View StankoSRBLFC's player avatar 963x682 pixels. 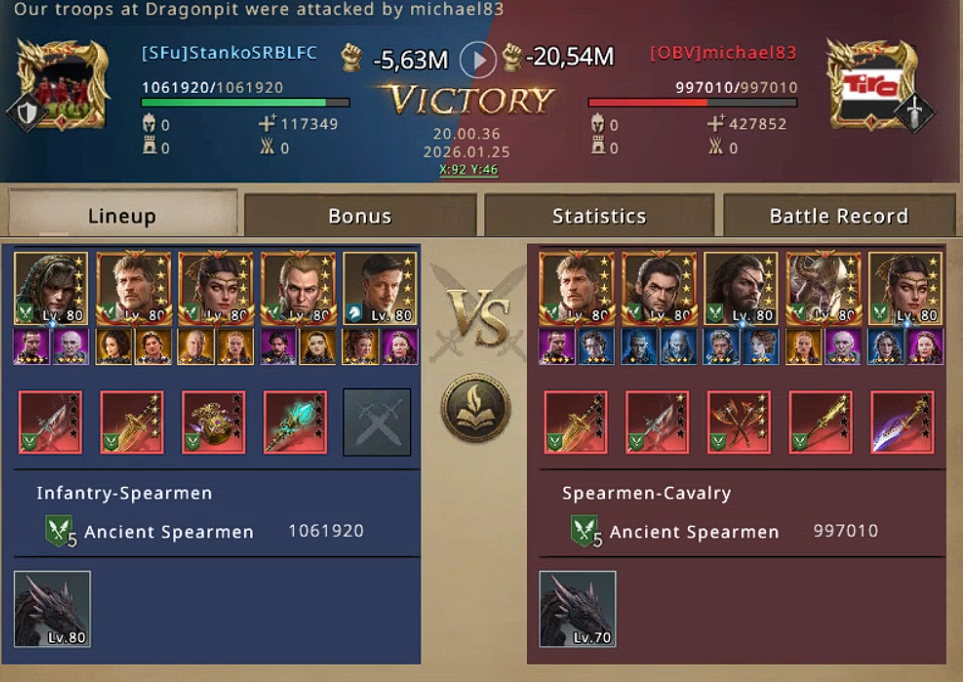(63, 85)
